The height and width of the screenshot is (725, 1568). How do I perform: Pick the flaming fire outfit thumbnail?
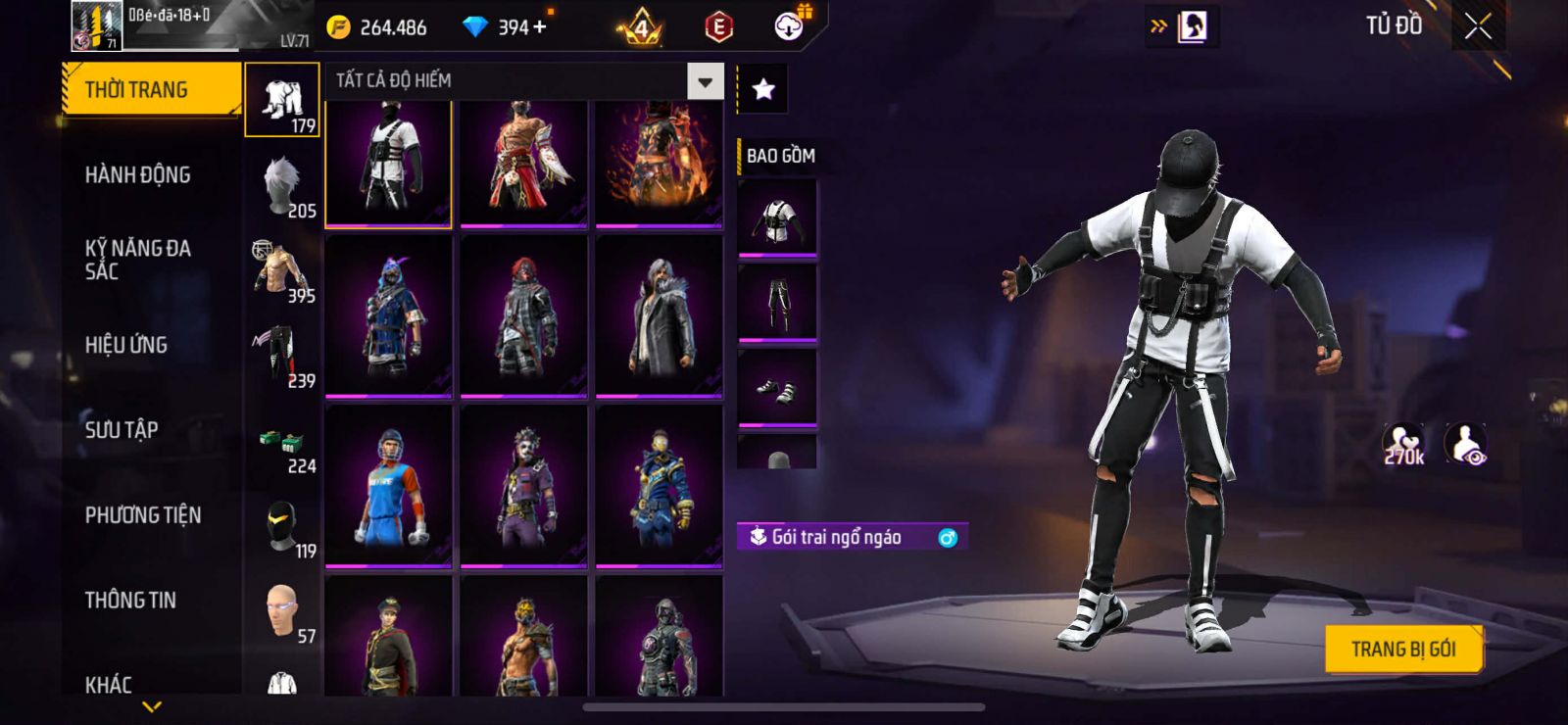point(660,163)
